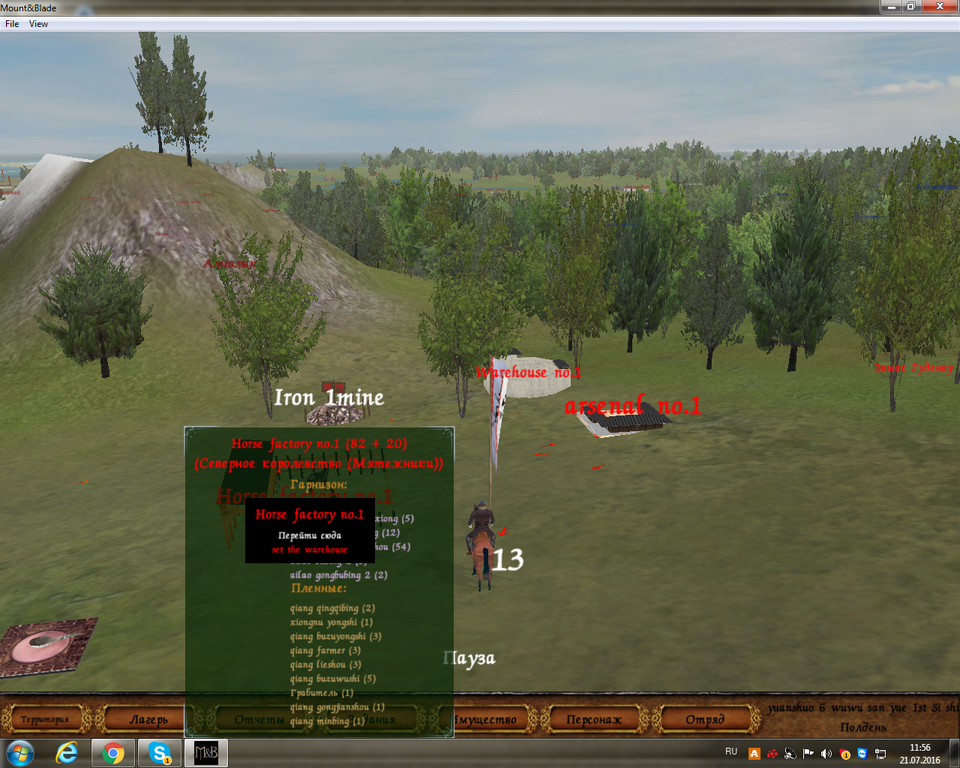Open the Отряд (party) screen
The height and width of the screenshot is (768, 960).
[705, 719]
